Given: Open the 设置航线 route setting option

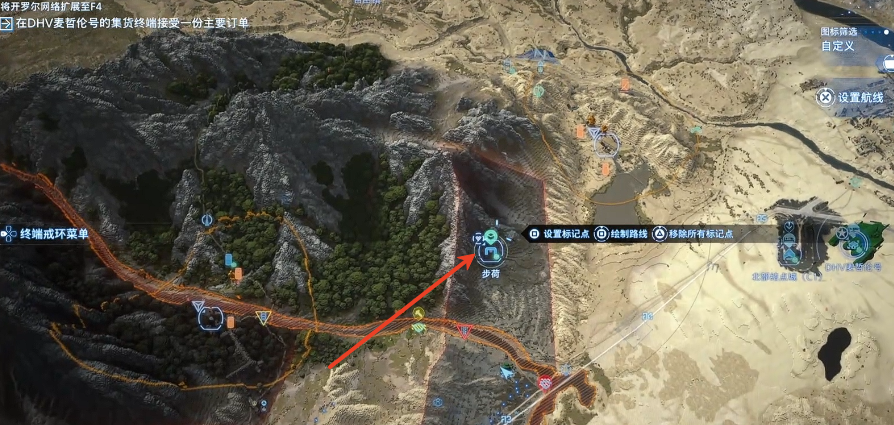Looking at the screenshot, I should click(851, 97).
